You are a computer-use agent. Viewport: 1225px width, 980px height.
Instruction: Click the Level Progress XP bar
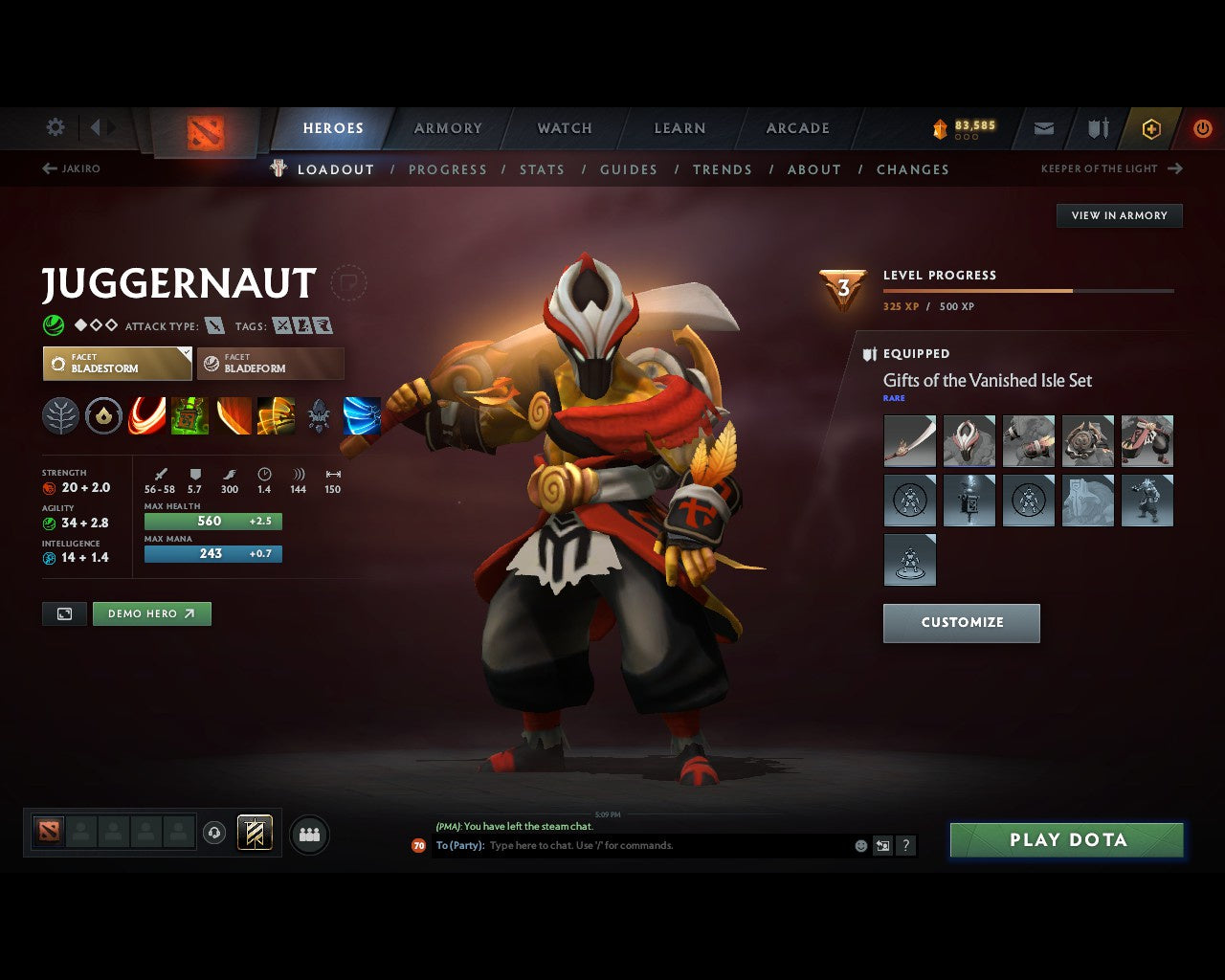click(x=1029, y=291)
